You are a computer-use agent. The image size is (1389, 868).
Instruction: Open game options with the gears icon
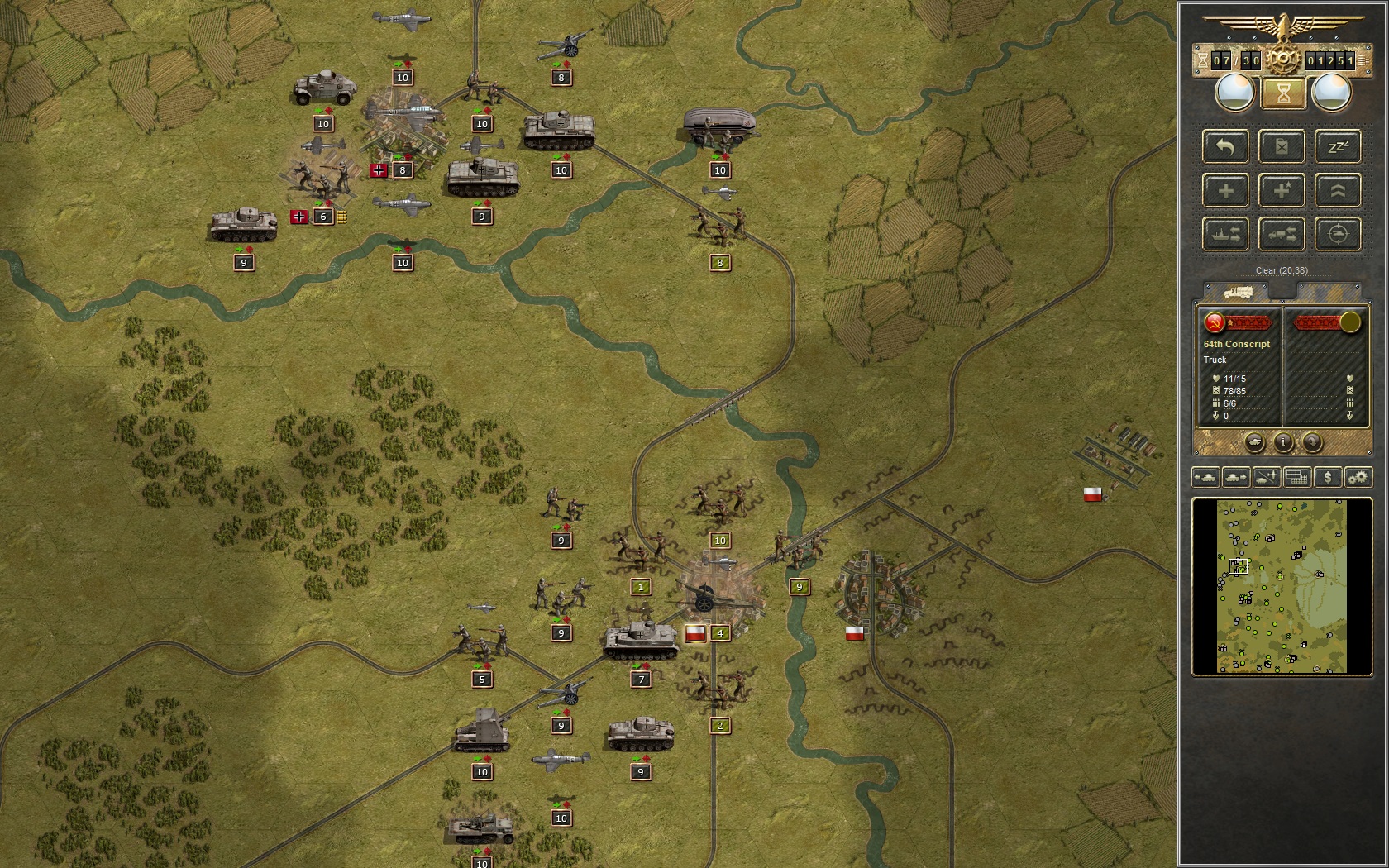[1356, 477]
